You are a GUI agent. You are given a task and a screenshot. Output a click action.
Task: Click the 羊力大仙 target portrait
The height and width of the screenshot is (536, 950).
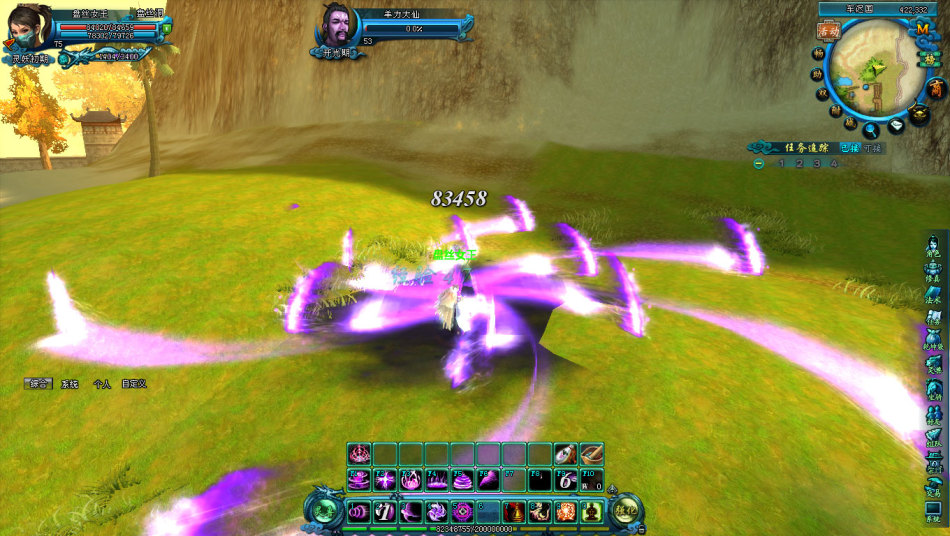339,27
